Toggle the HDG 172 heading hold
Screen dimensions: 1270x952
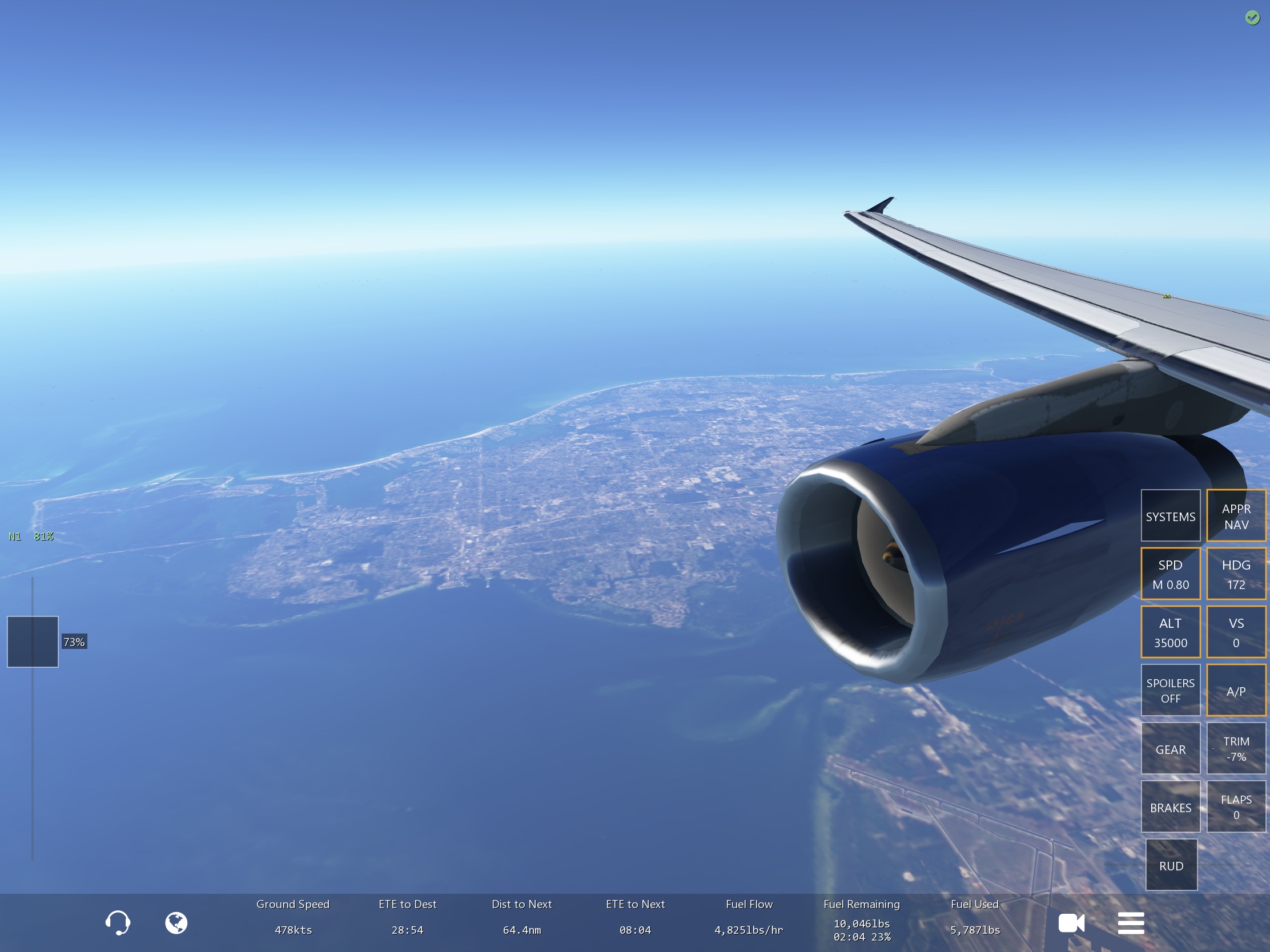pyautogui.click(x=1236, y=574)
